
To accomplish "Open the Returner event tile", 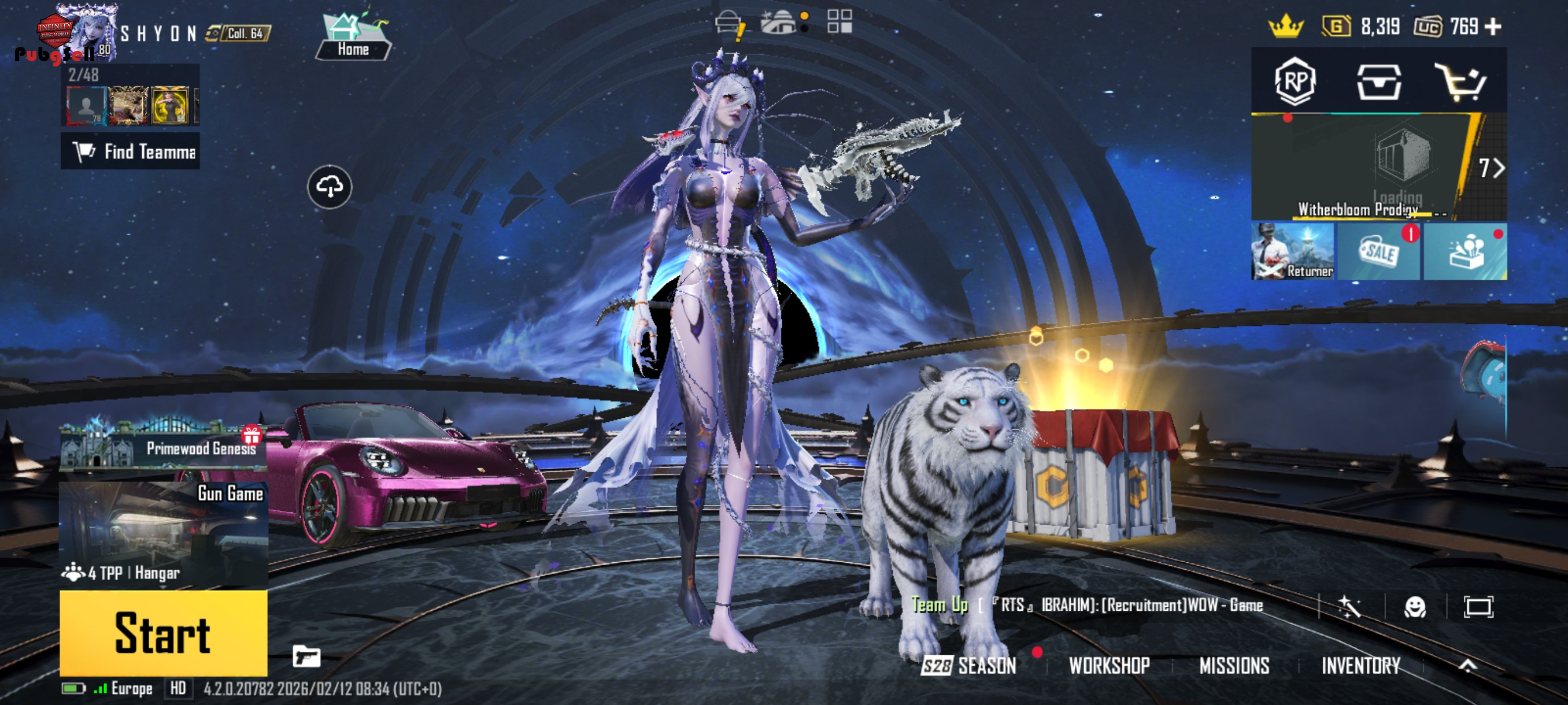I will coord(1292,251).
